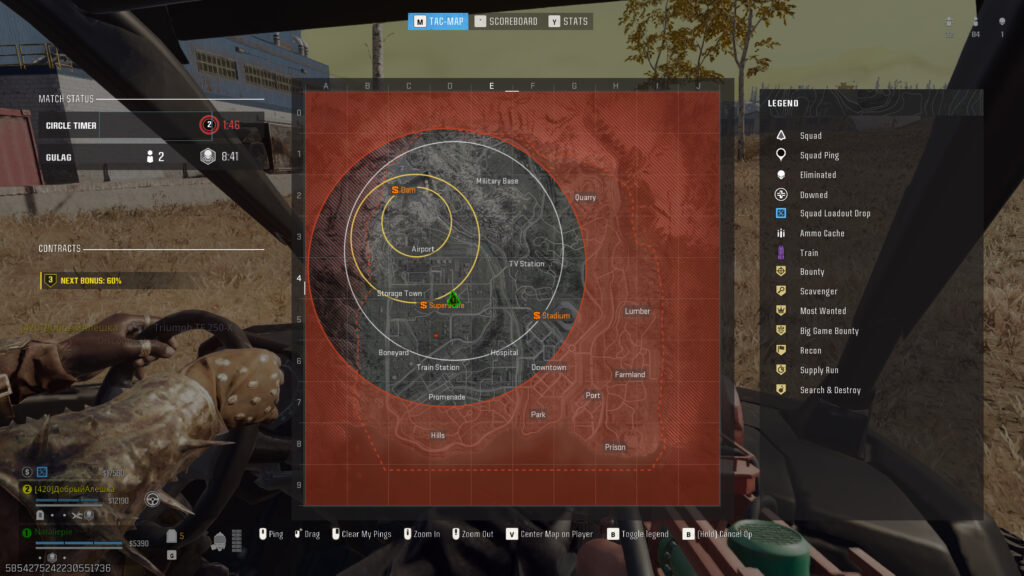
Task: Ping the Military Base location
Action: (497, 181)
